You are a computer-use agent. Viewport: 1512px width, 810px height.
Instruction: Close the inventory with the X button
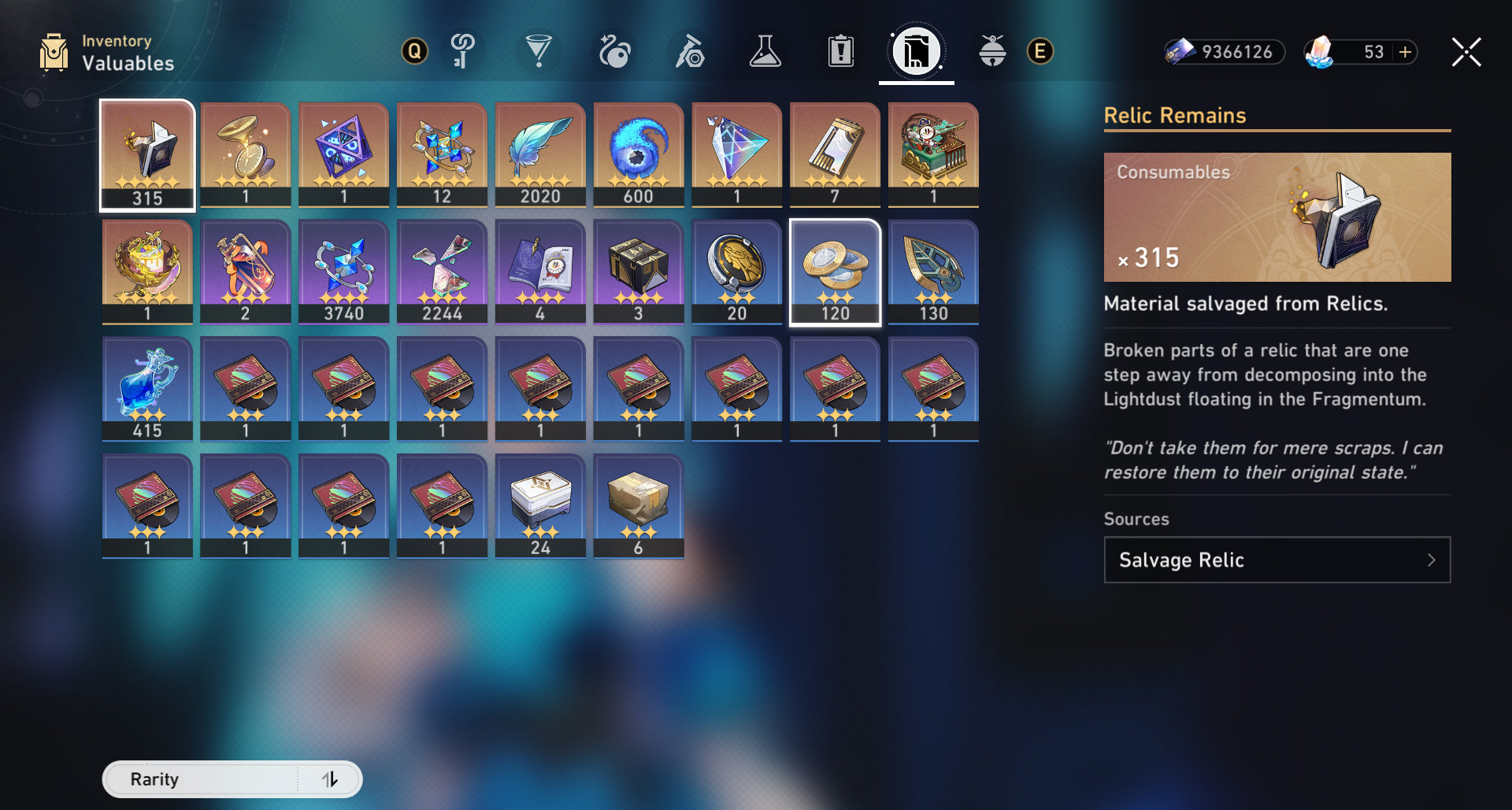[1466, 53]
